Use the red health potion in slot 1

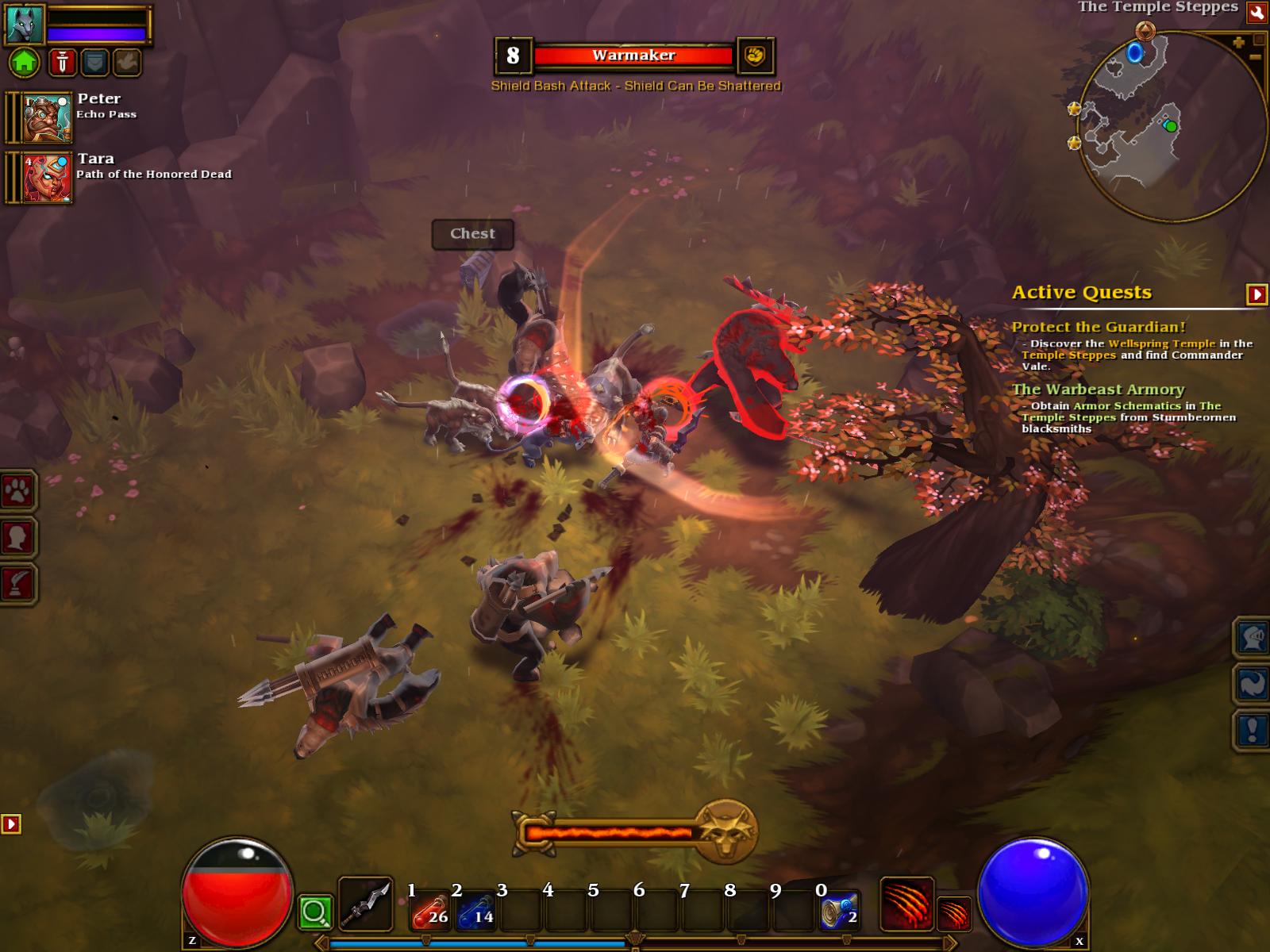[x=430, y=910]
